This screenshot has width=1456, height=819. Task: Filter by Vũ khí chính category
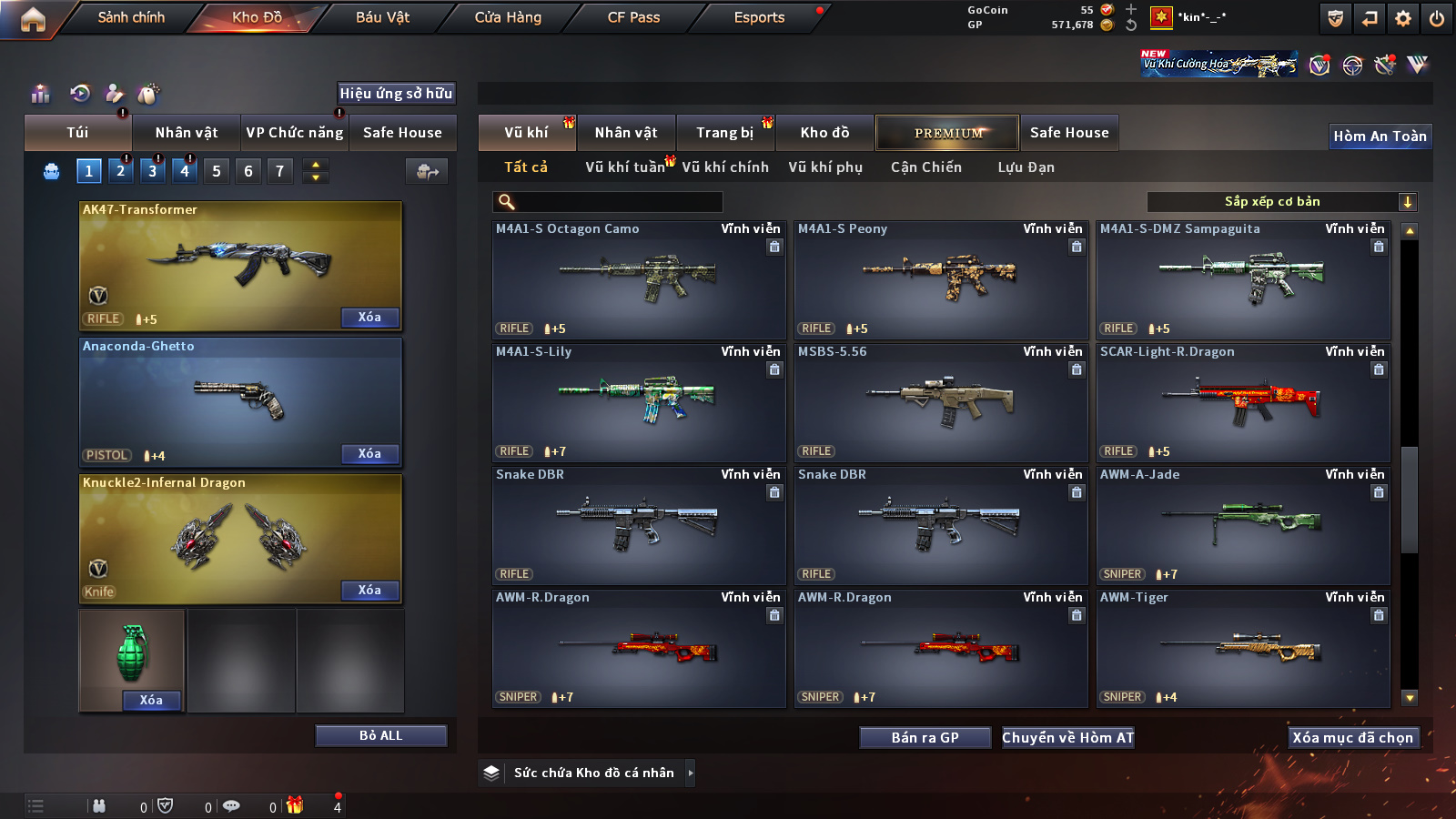pos(725,167)
